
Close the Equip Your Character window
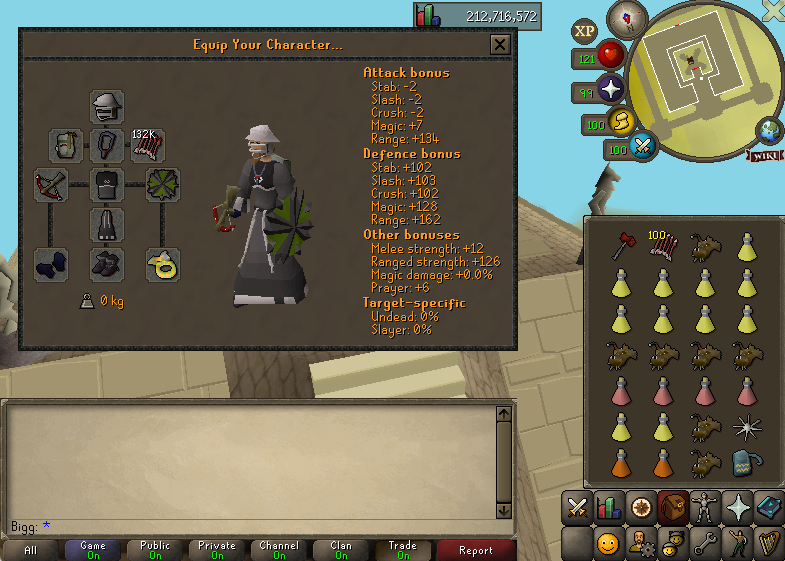pos(500,44)
